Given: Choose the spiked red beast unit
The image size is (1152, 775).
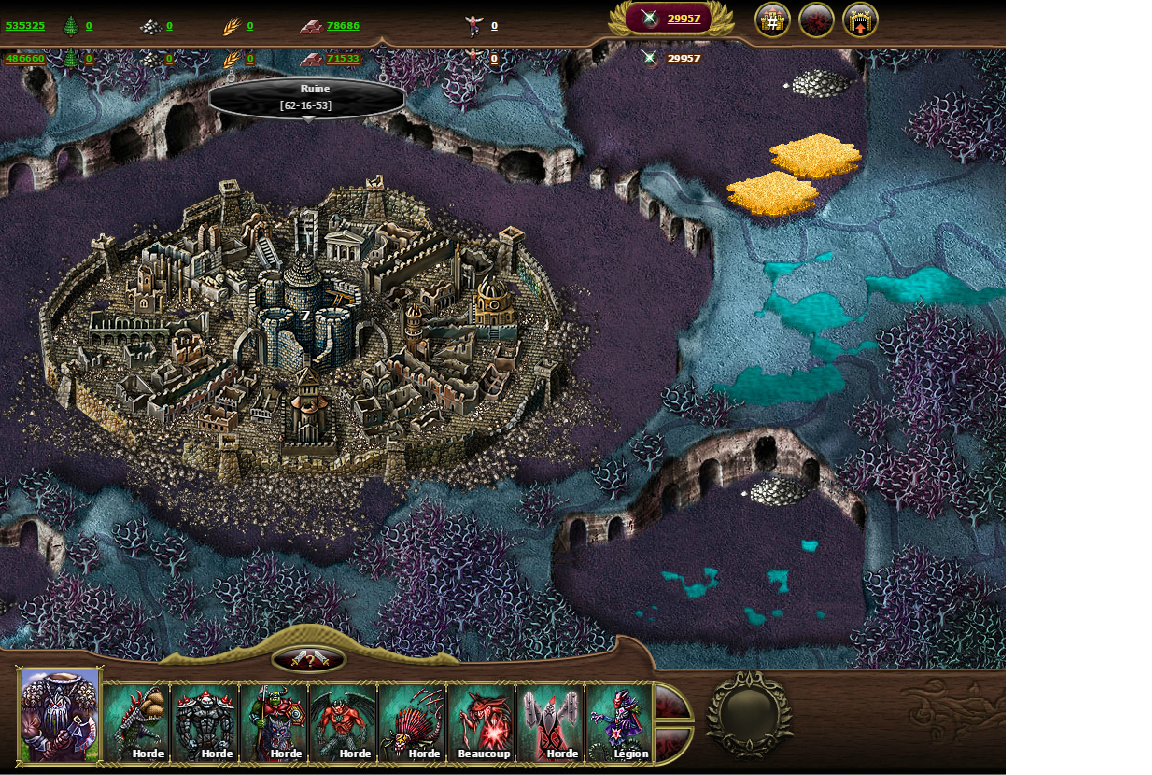Looking at the screenshot, I should pyautogui.click(x=413, y=722).
